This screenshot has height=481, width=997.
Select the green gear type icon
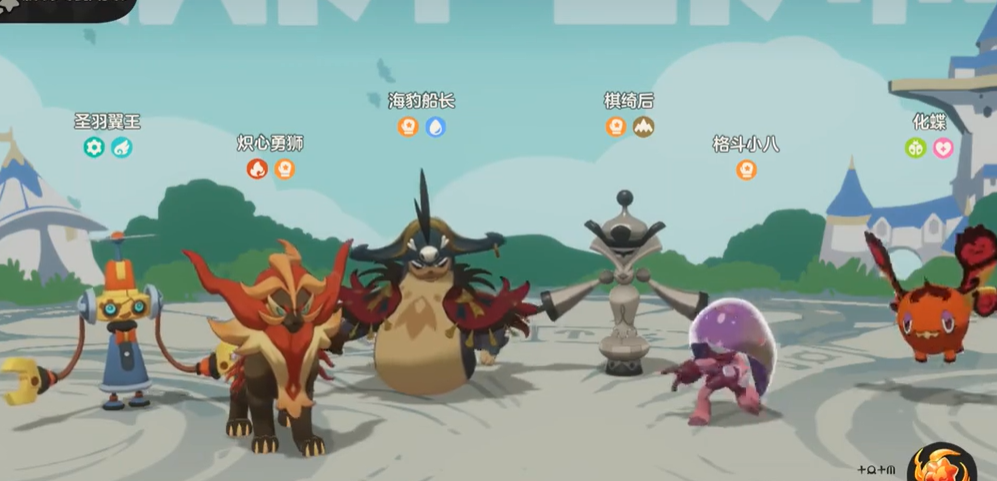pos(94,148)
